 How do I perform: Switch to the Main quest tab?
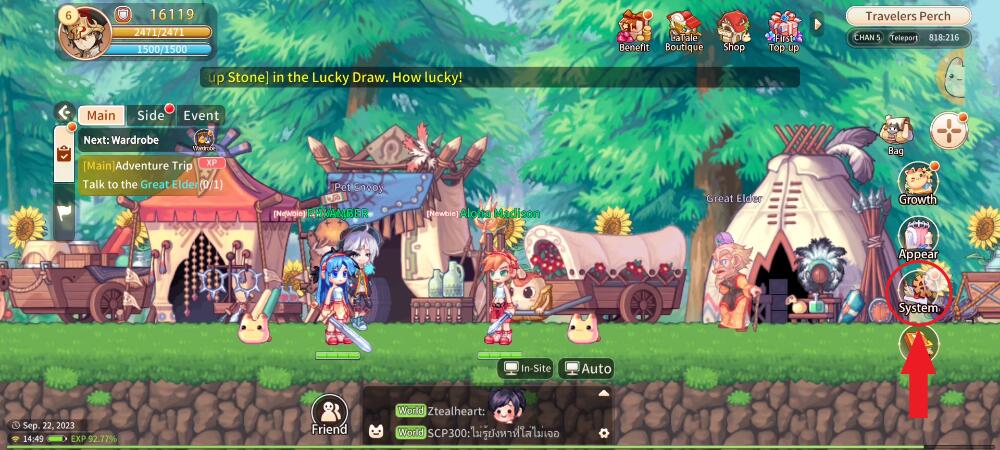101,115
